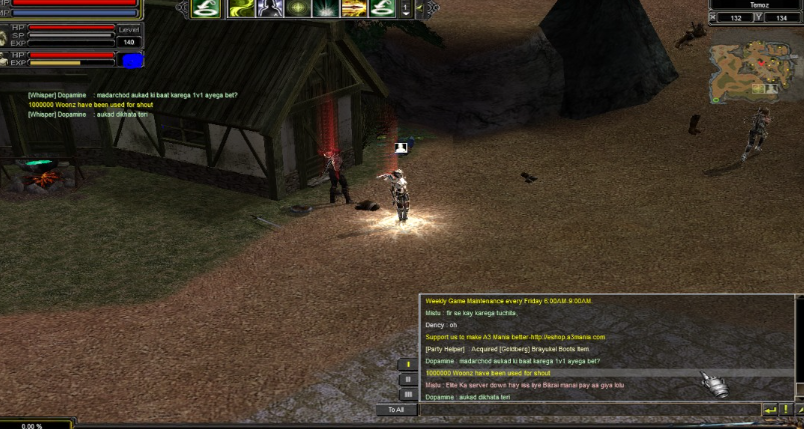
Task: Cast the white burst skill
Action: [325, 9]
